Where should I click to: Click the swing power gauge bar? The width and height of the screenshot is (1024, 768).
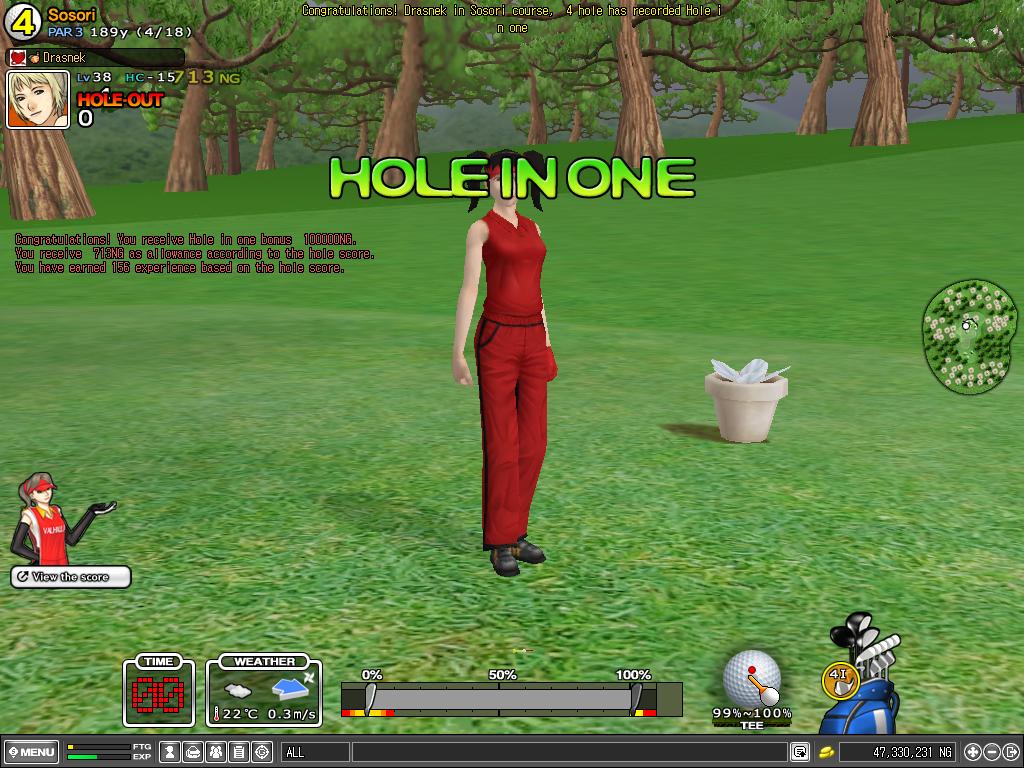click(x=500, y=698)
